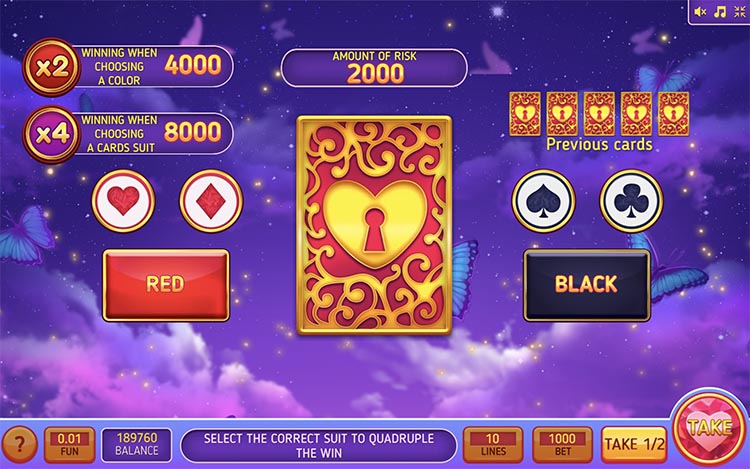Screen dimensions: 750x469
Task: Choose the RED color button
Action: click(x=166, y=284)
